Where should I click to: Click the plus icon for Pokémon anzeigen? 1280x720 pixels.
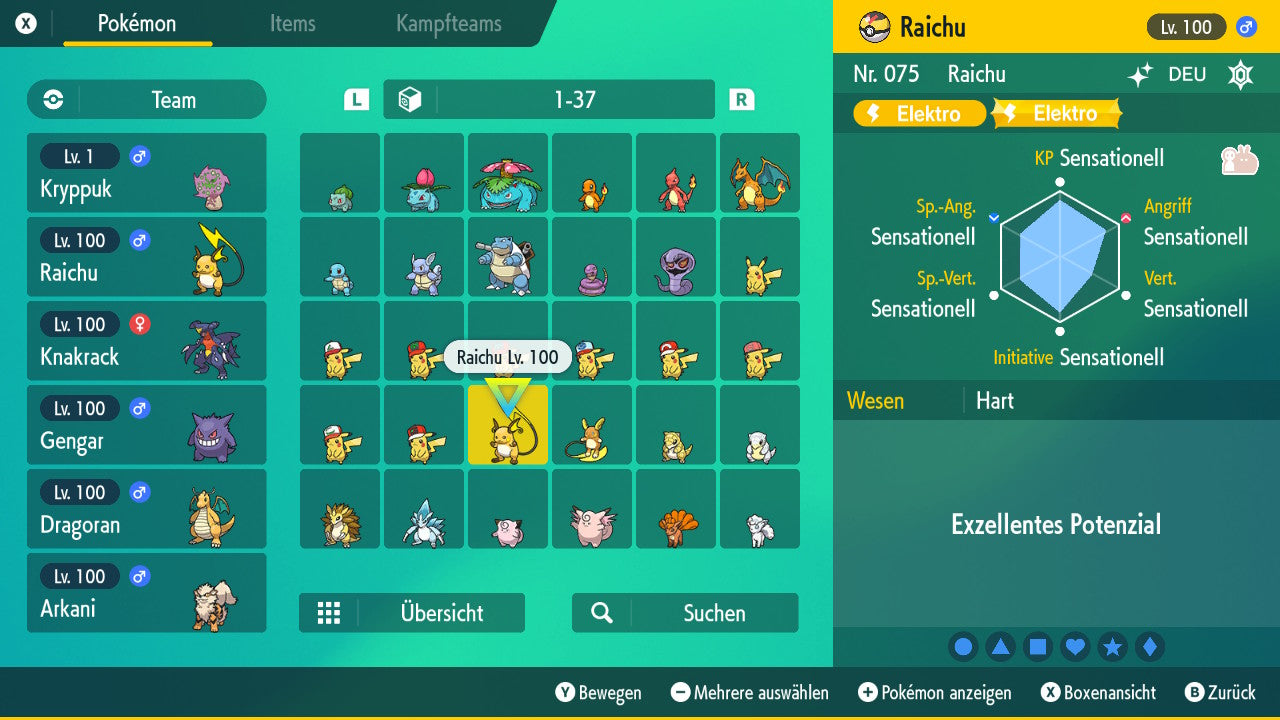[x=869, y=692]
